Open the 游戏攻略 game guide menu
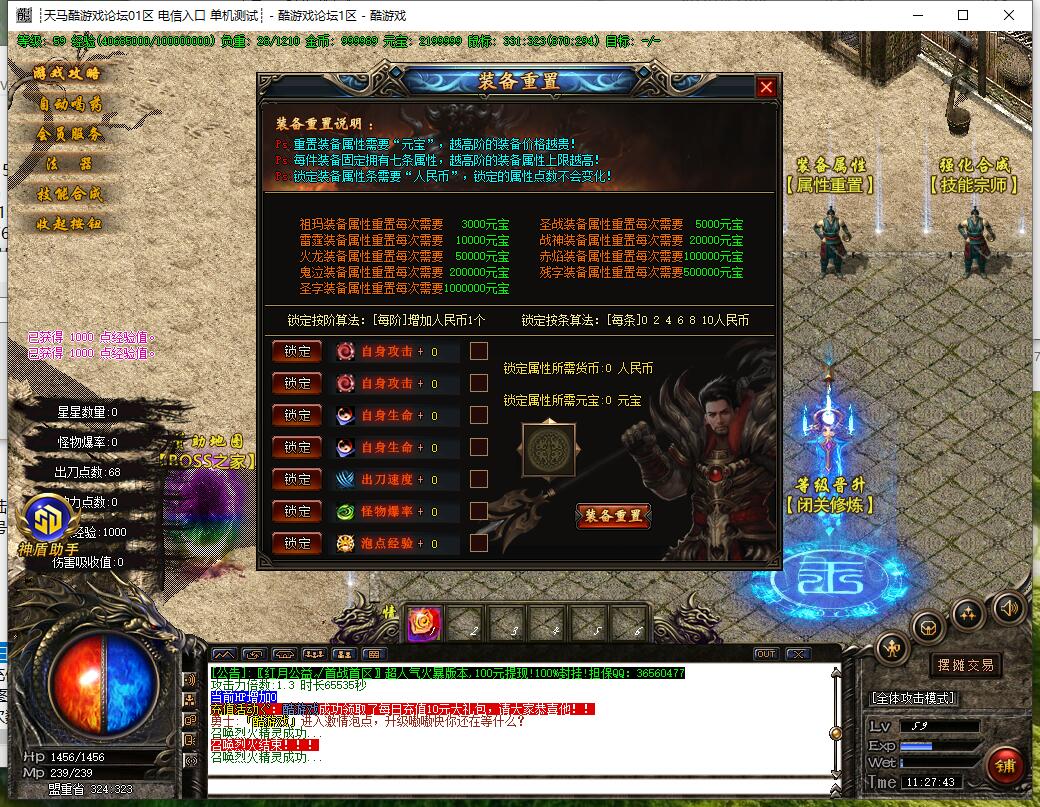1040x807 pixels. click(68, 74)
